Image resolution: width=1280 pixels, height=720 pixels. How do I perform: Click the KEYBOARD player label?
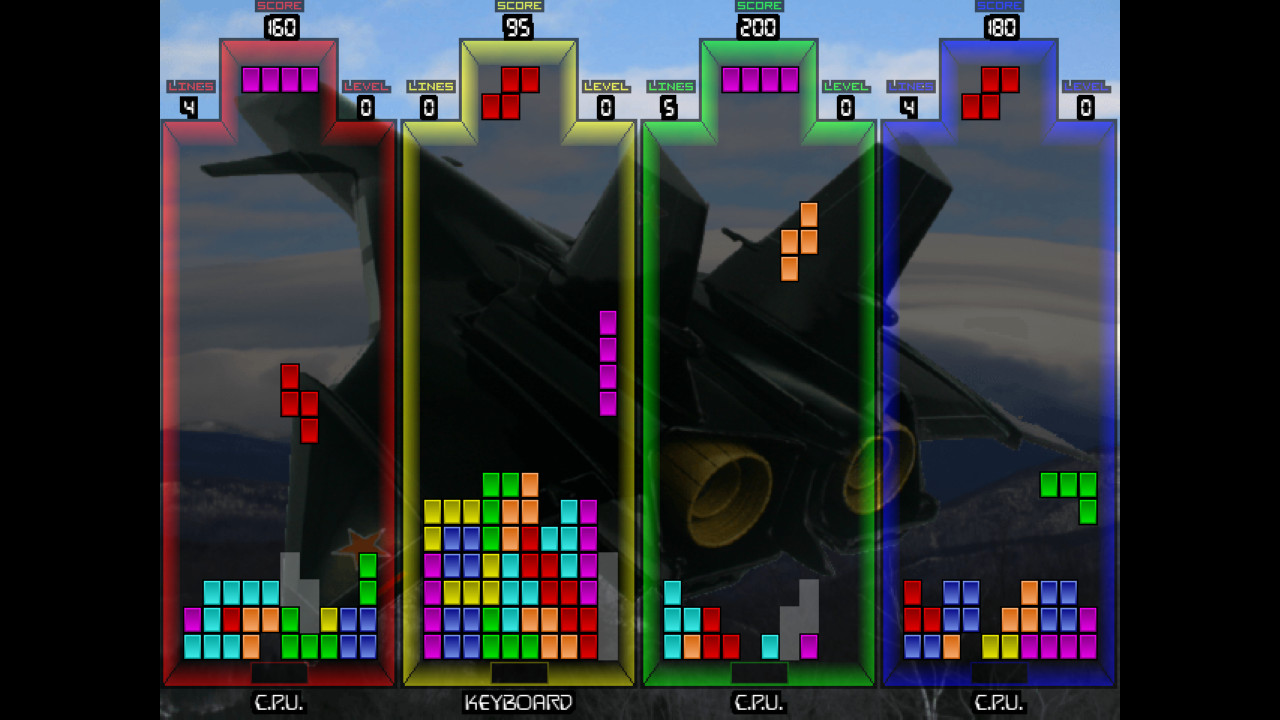coord(519,703)
